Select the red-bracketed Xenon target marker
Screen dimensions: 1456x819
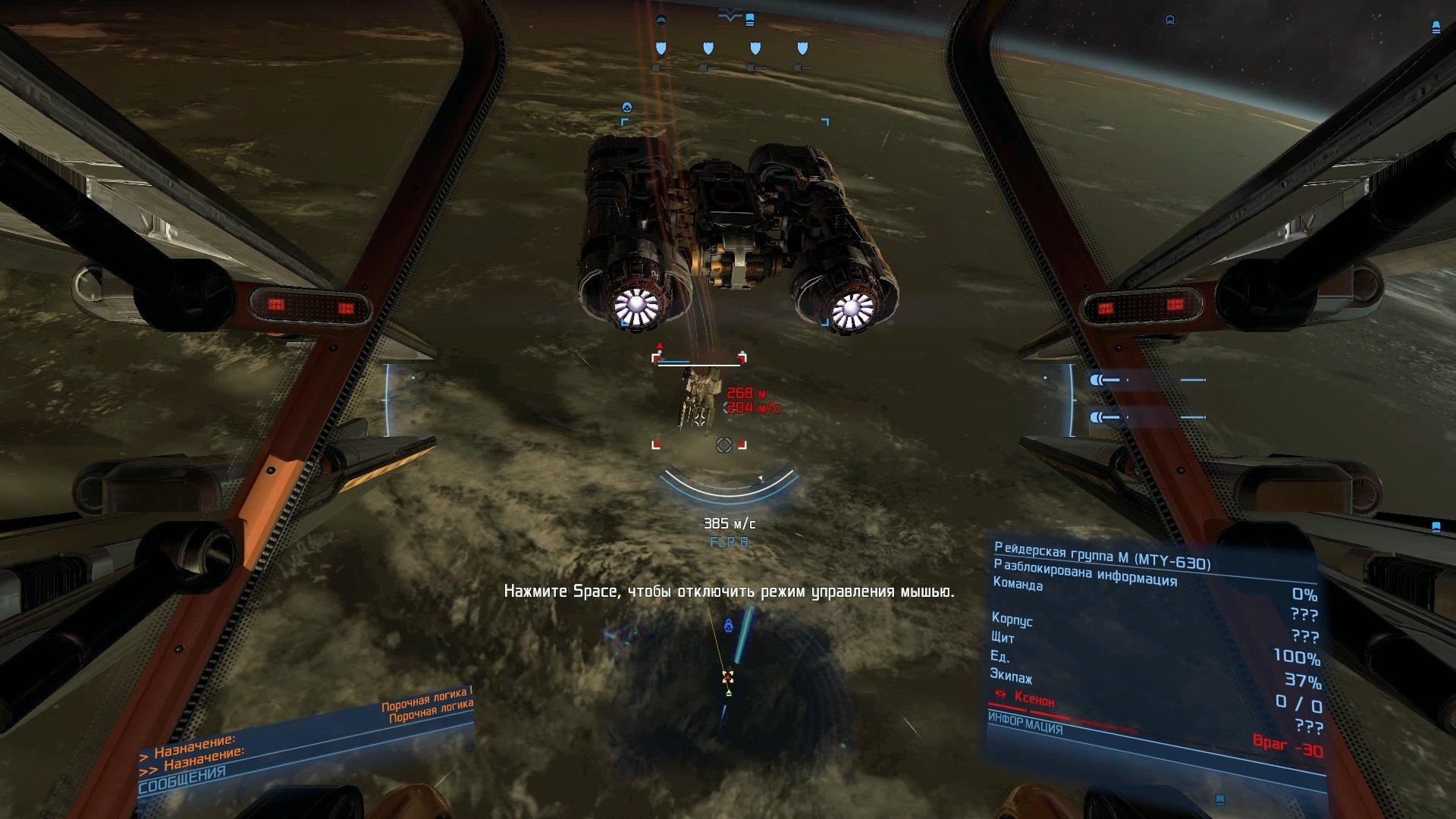698,401
